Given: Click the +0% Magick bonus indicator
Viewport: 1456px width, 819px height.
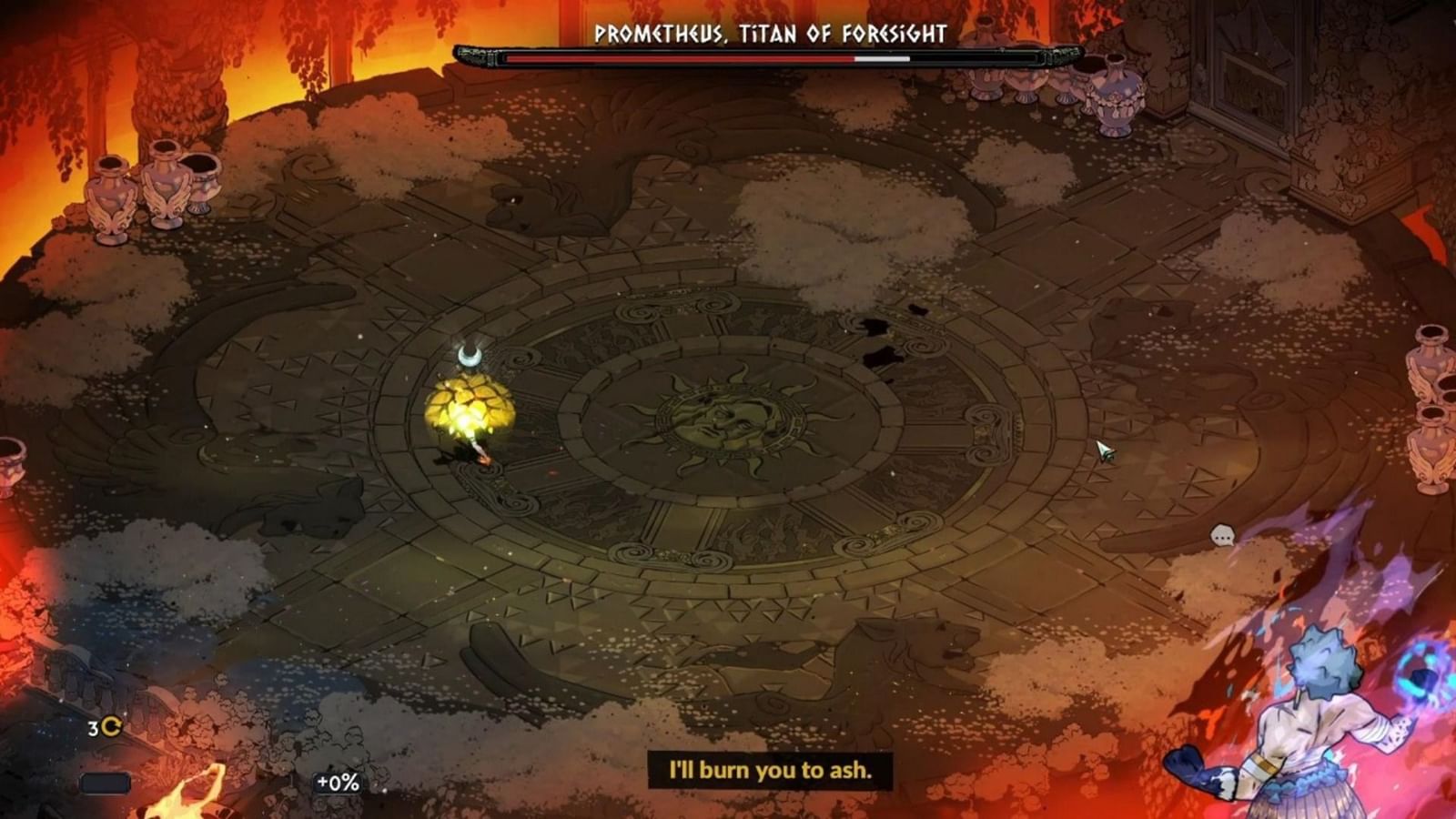Looking at the screenshot, I should coord(337,780).
